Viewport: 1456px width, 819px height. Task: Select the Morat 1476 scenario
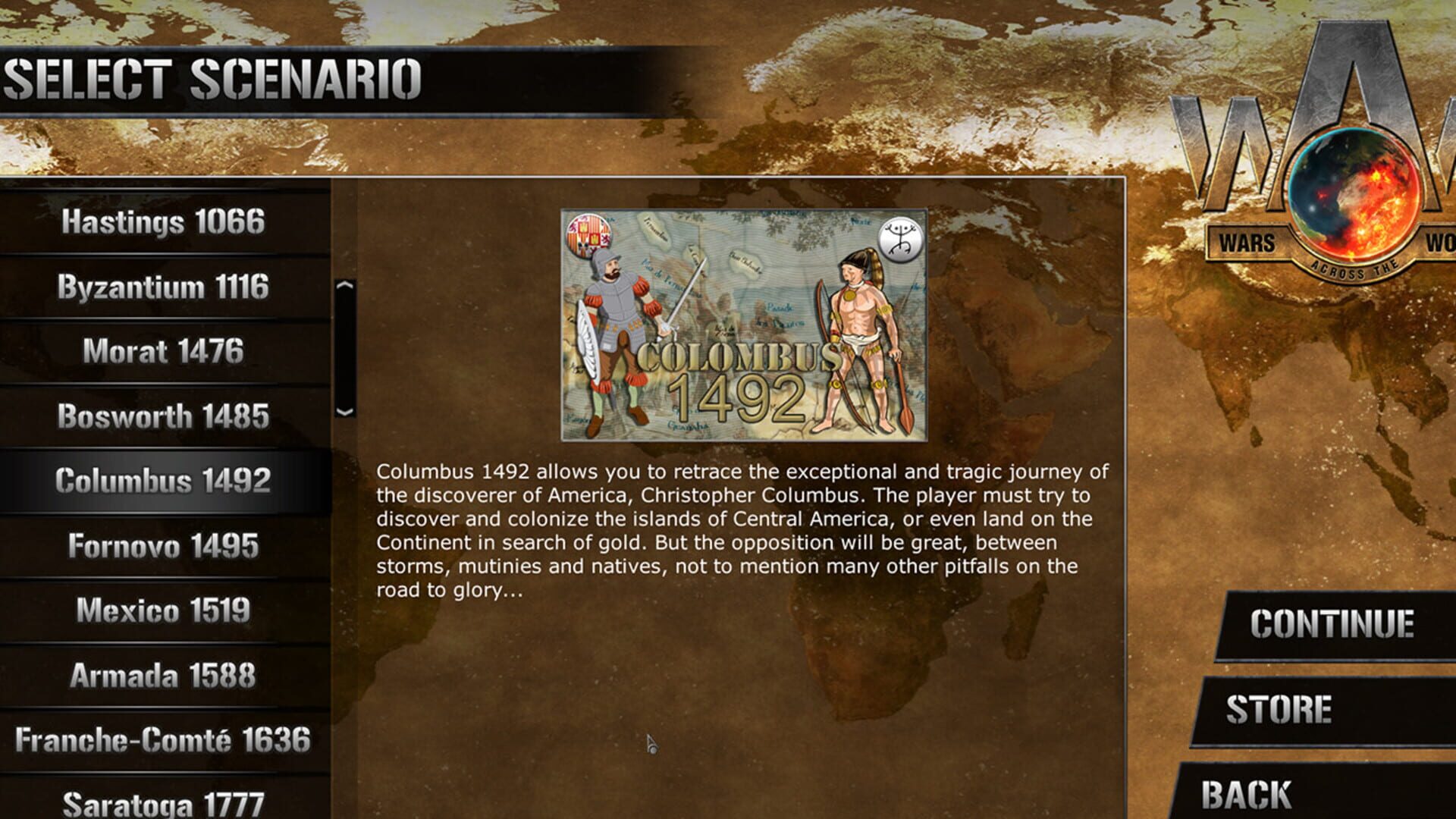(x=163, y=353)
